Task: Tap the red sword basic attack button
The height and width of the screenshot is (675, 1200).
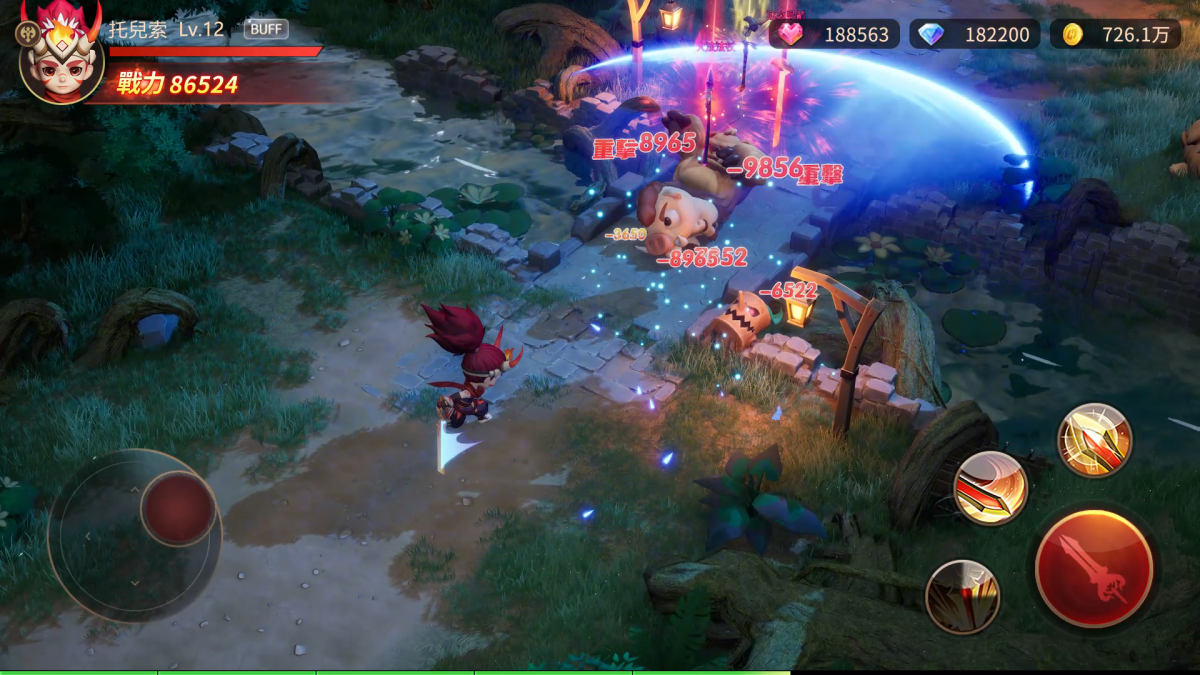Action: (x=1093, y=567)
